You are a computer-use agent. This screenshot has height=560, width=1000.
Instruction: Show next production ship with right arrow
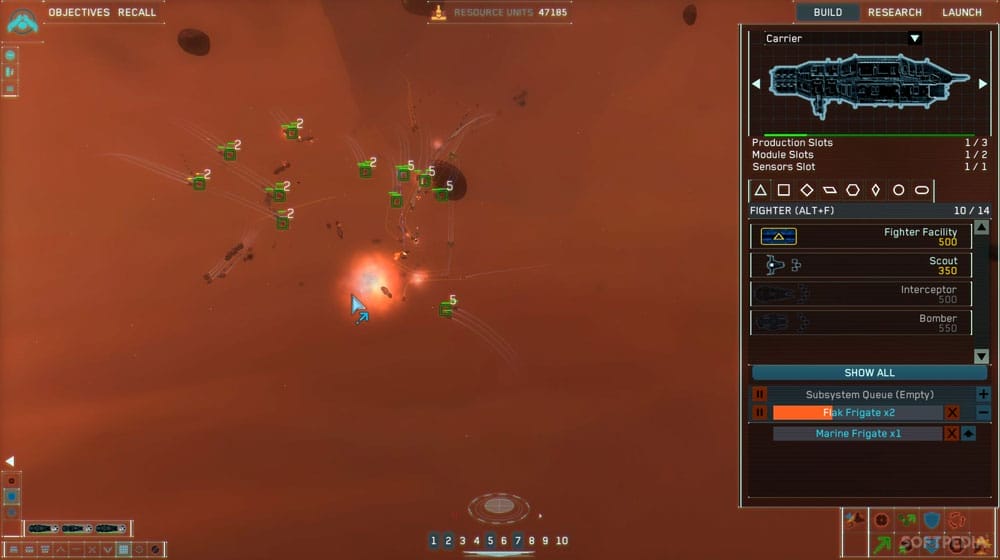pyautogui.click(x=982, y=84)
